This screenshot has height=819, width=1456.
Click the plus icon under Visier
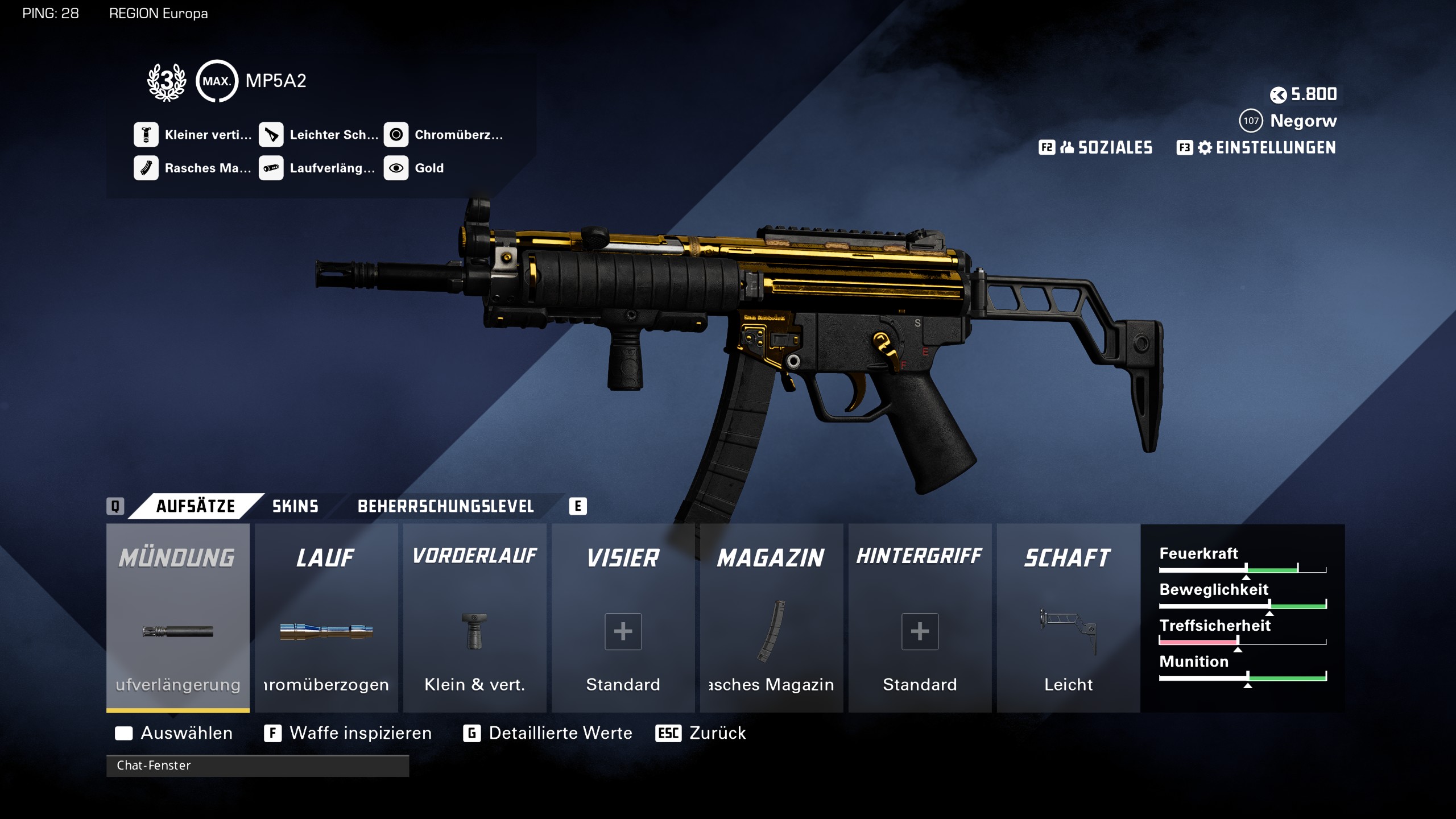(x=623, y=631)
